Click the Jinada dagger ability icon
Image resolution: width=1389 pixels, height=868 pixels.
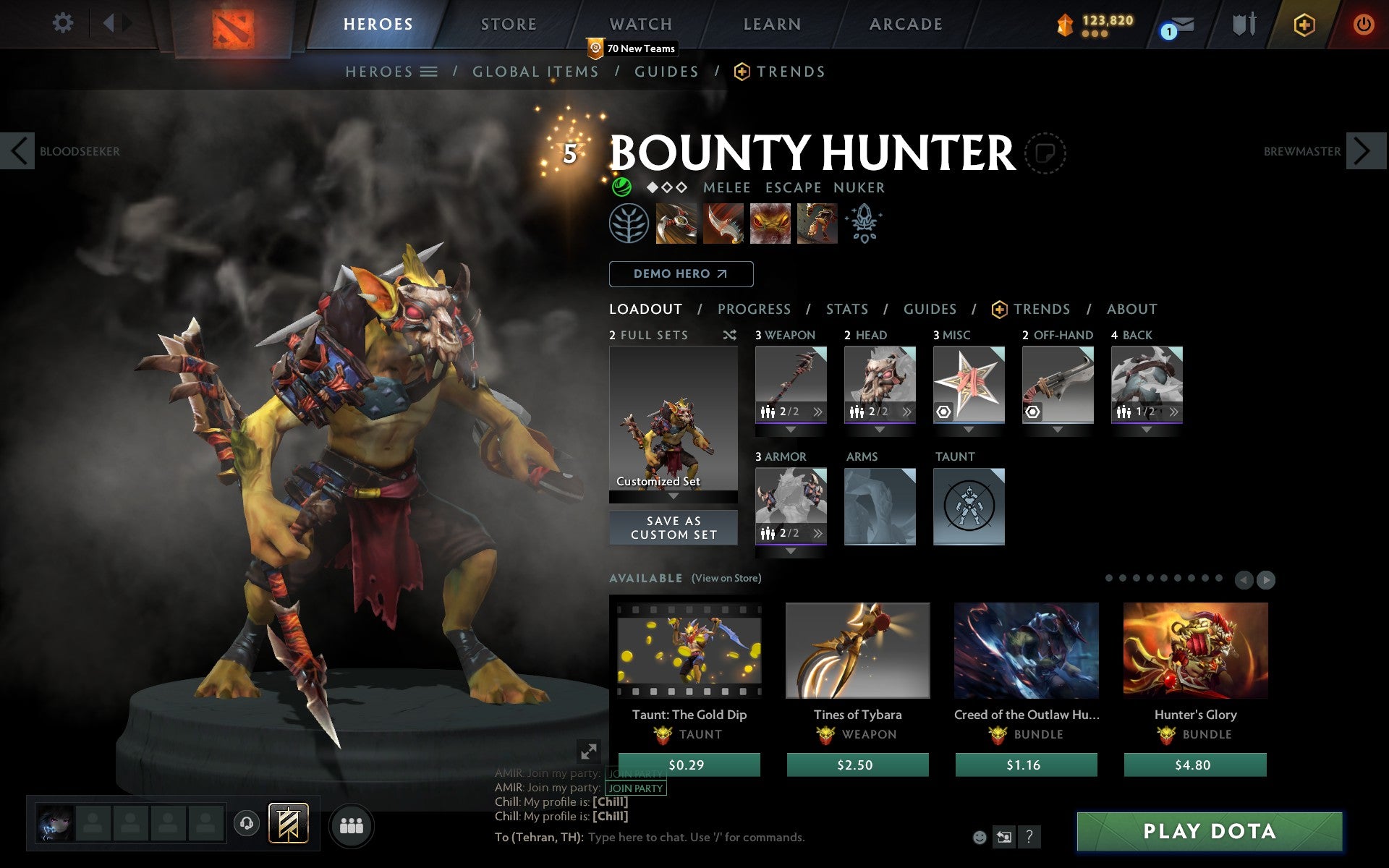pyautogui.click(x=723, y=224)
